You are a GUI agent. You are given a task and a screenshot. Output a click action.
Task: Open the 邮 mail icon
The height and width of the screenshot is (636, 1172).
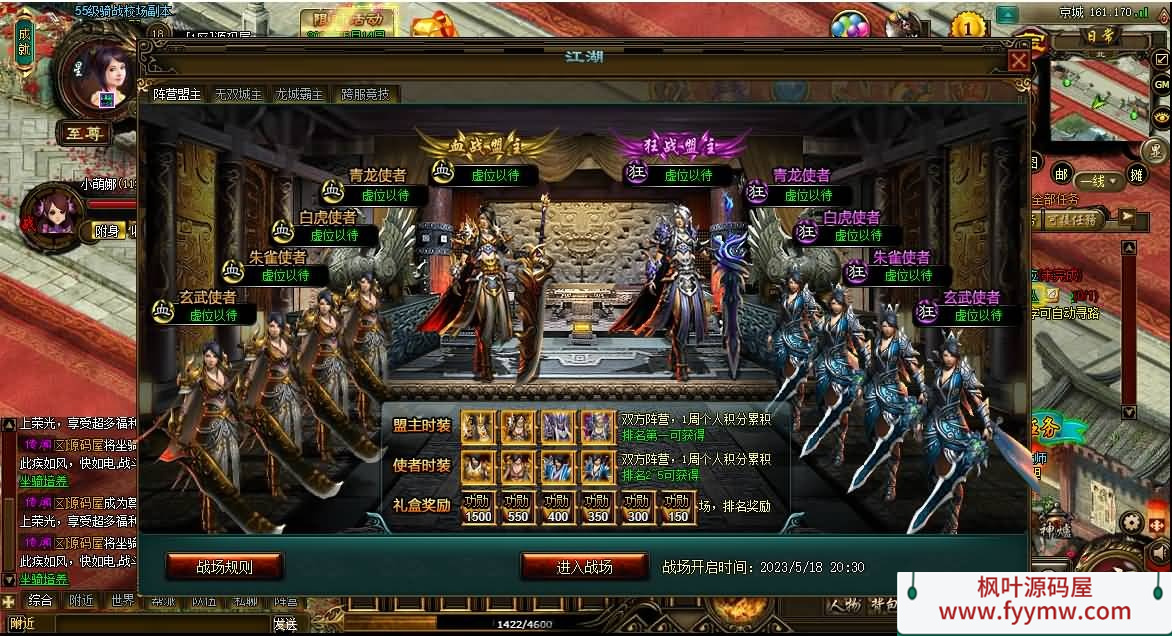(1060, 174)
